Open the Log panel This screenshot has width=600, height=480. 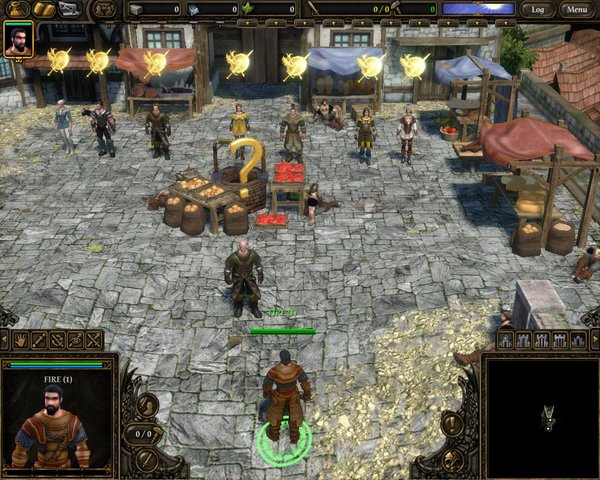[538, 9]
